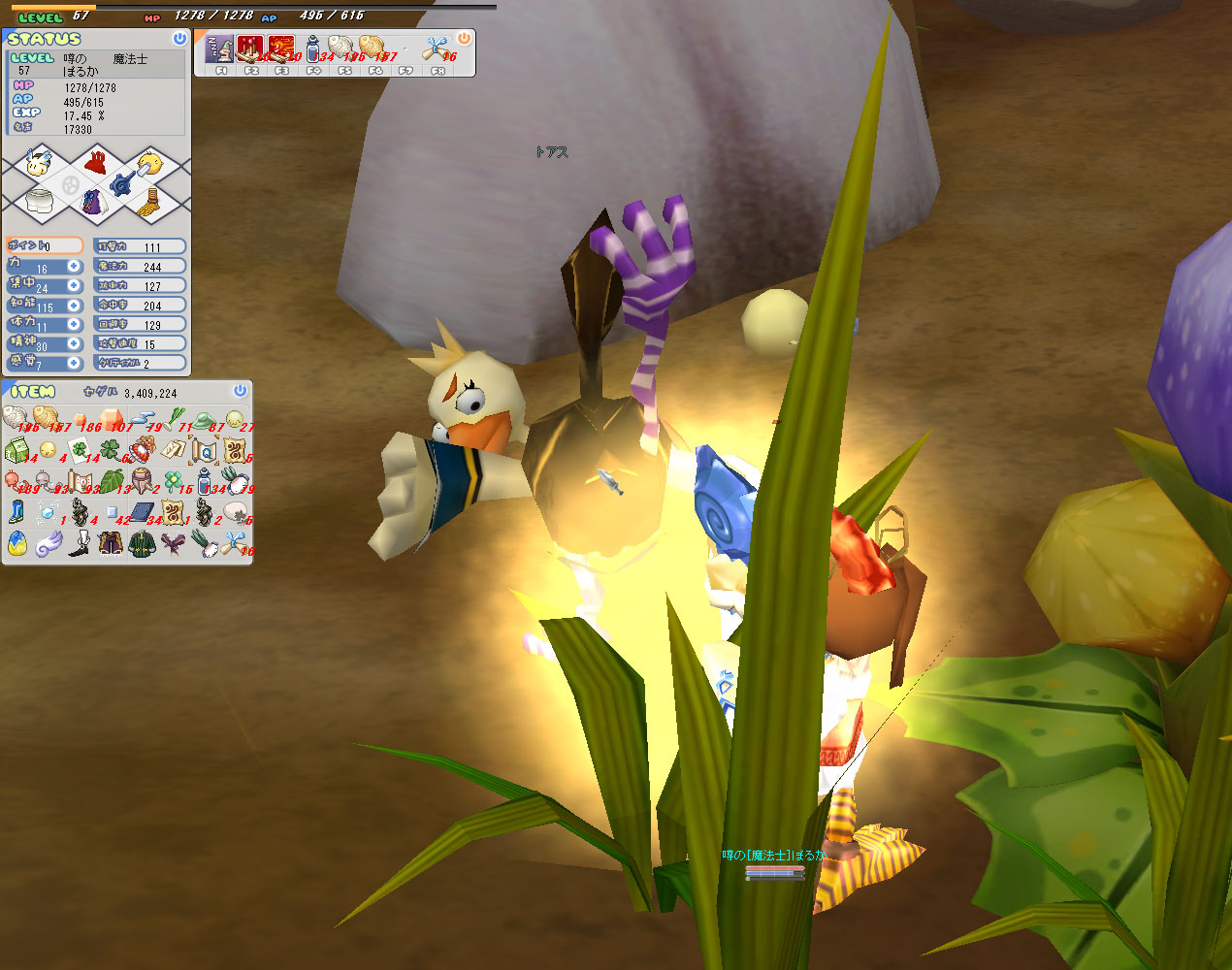Select the blue and yellow egg in inventory

click(x=16, y=544)
